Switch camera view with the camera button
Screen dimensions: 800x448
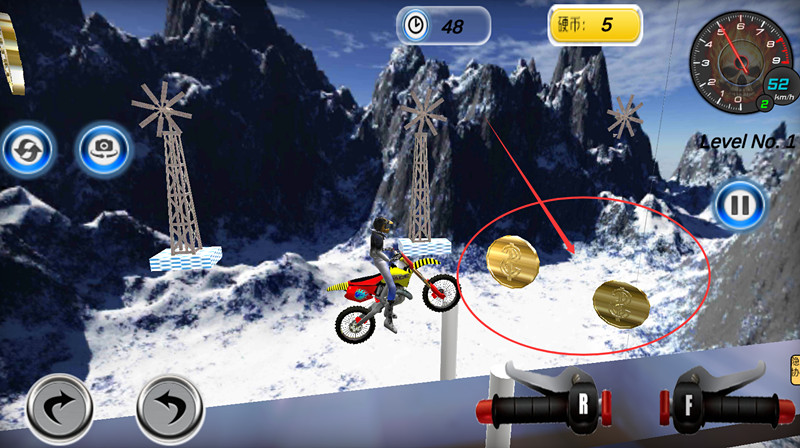pos(103,150)
